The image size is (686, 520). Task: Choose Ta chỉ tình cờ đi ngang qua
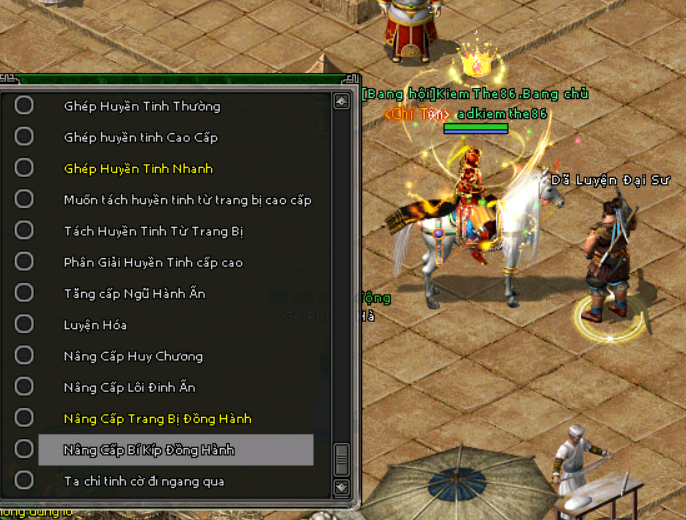144,482
